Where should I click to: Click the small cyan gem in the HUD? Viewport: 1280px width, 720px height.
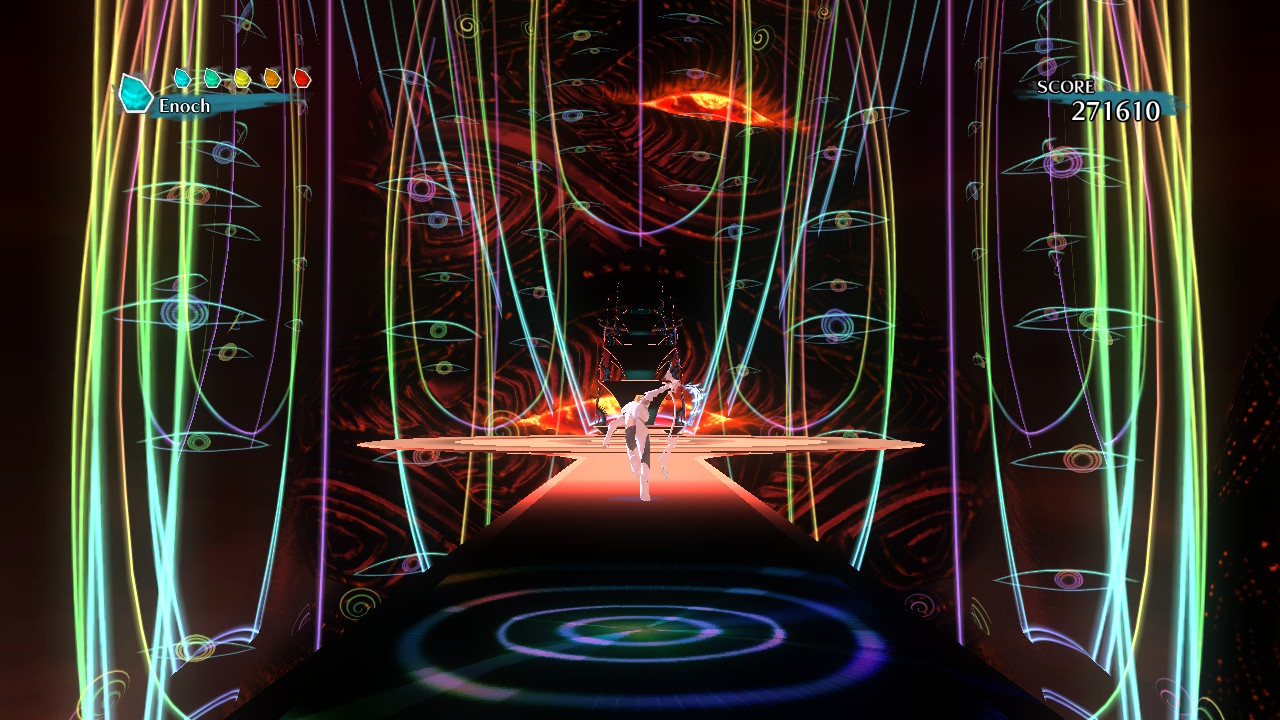(x=182, y=77)
